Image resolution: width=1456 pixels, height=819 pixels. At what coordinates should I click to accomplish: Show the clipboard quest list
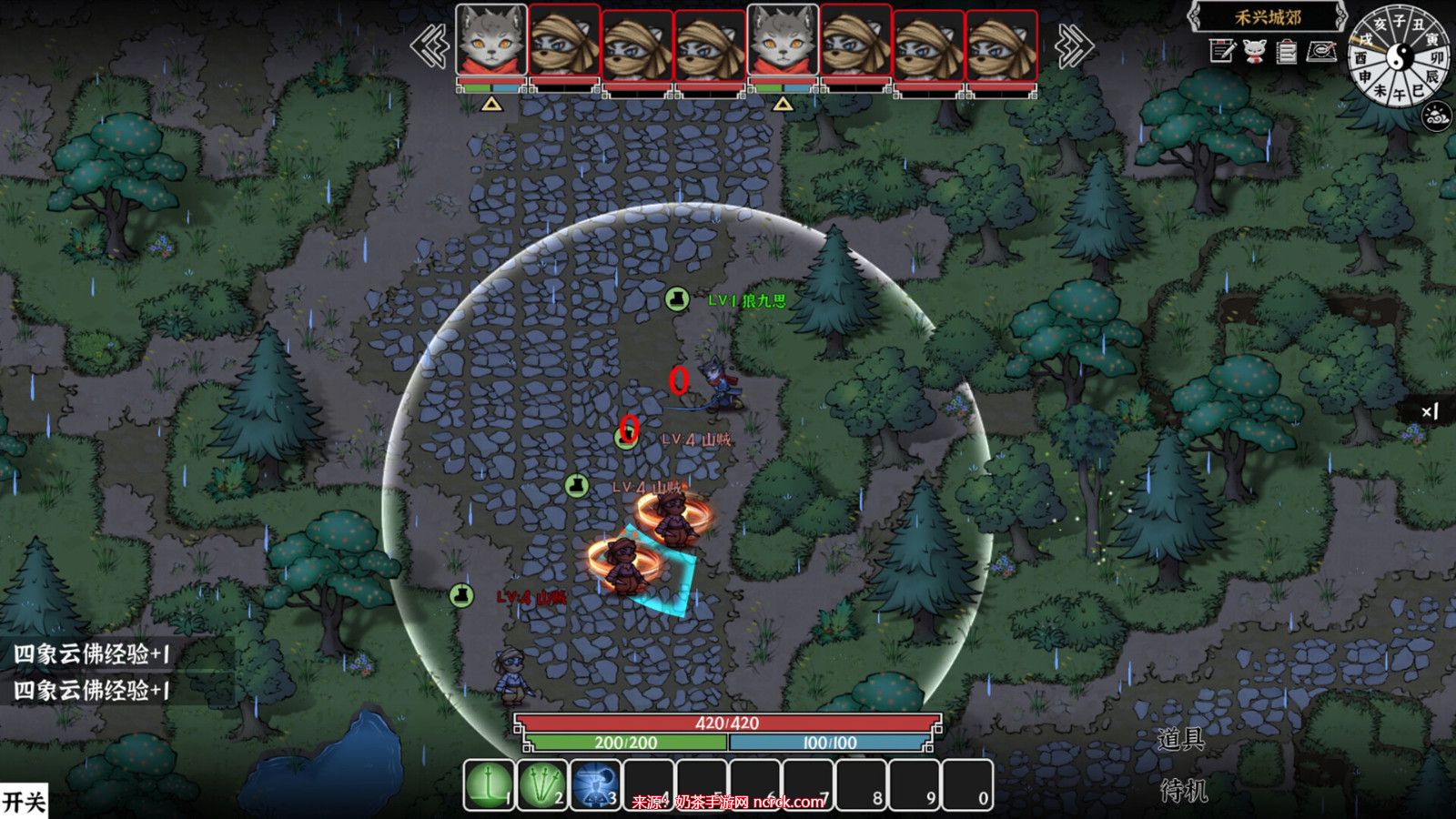pos(1286,52)
